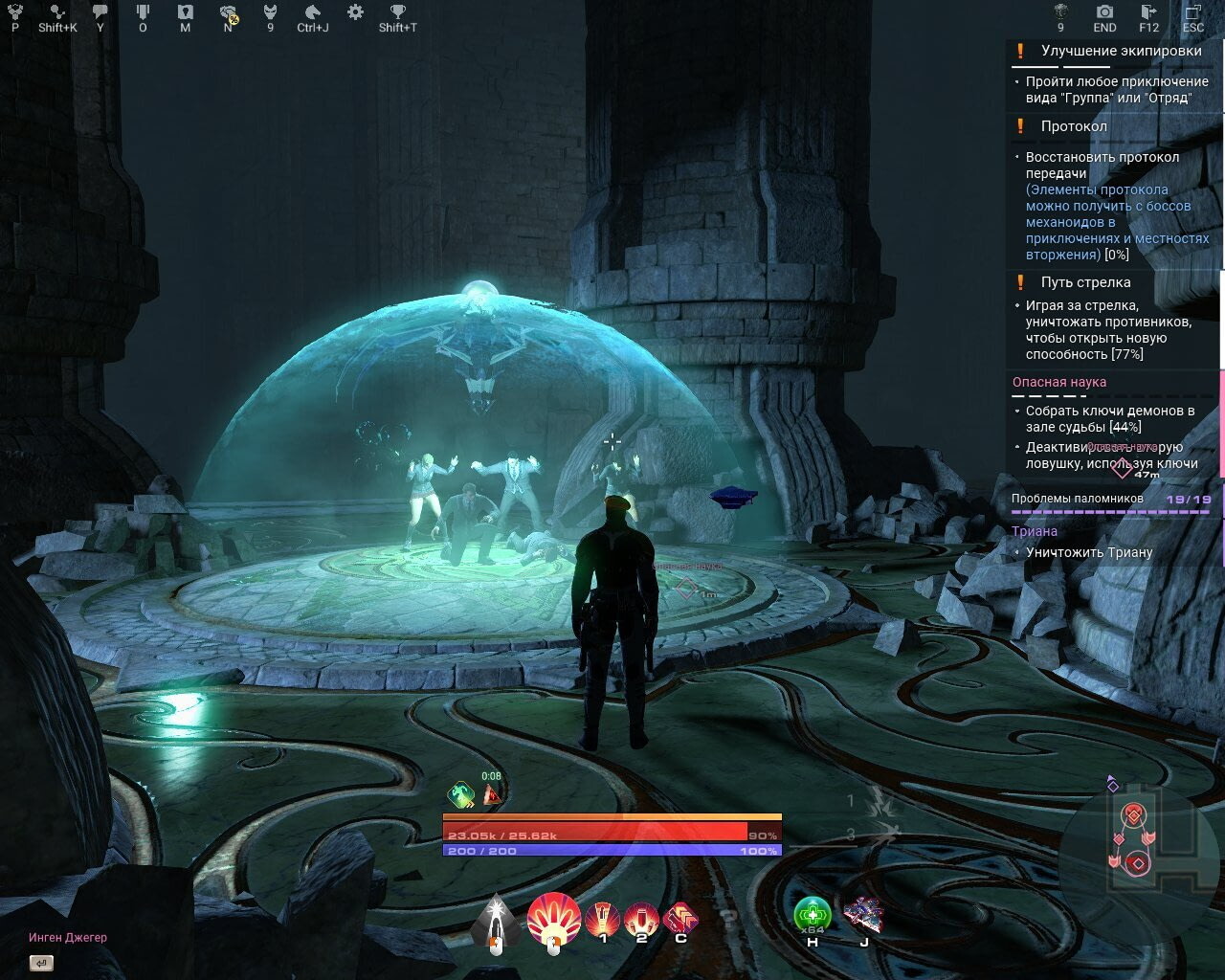The image size is (1225, 980).
Task: Inspect the green buff icon above the health bar
Action: click(459, 792)
